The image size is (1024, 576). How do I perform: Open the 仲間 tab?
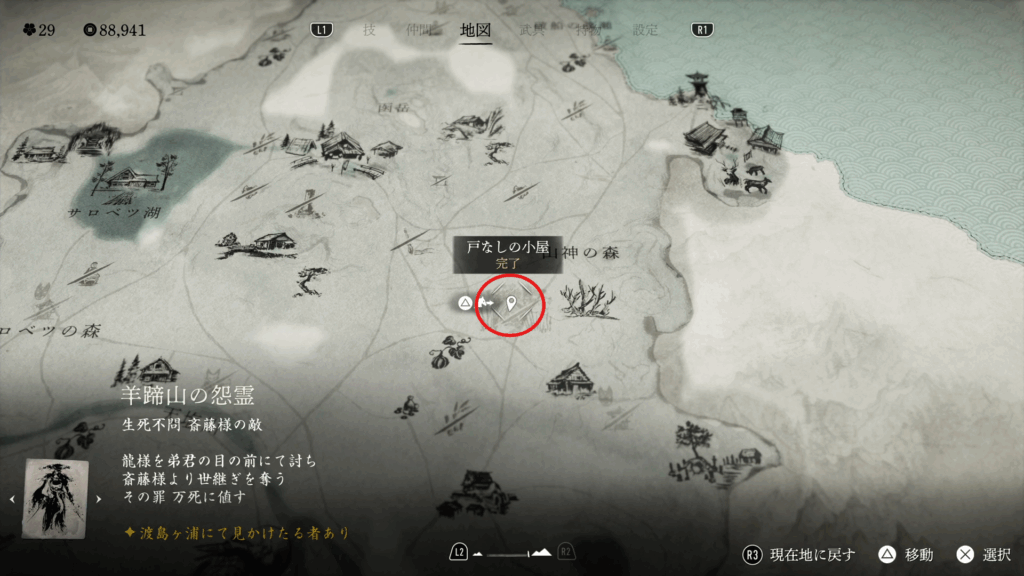[420, 29]
